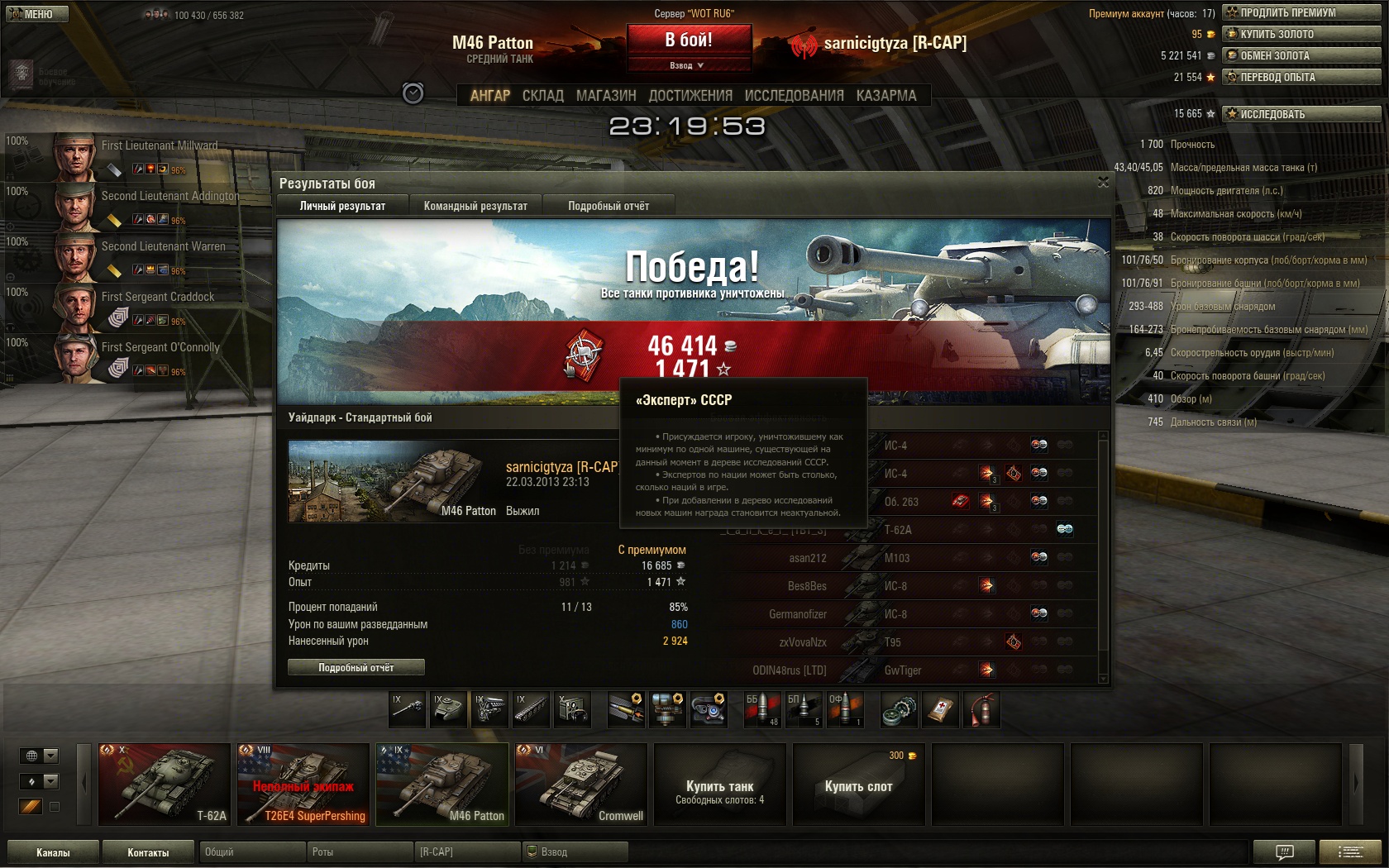The image size is (1389, 868).
Task: Switch to Командный результат tab
Action: pos(475,206)
